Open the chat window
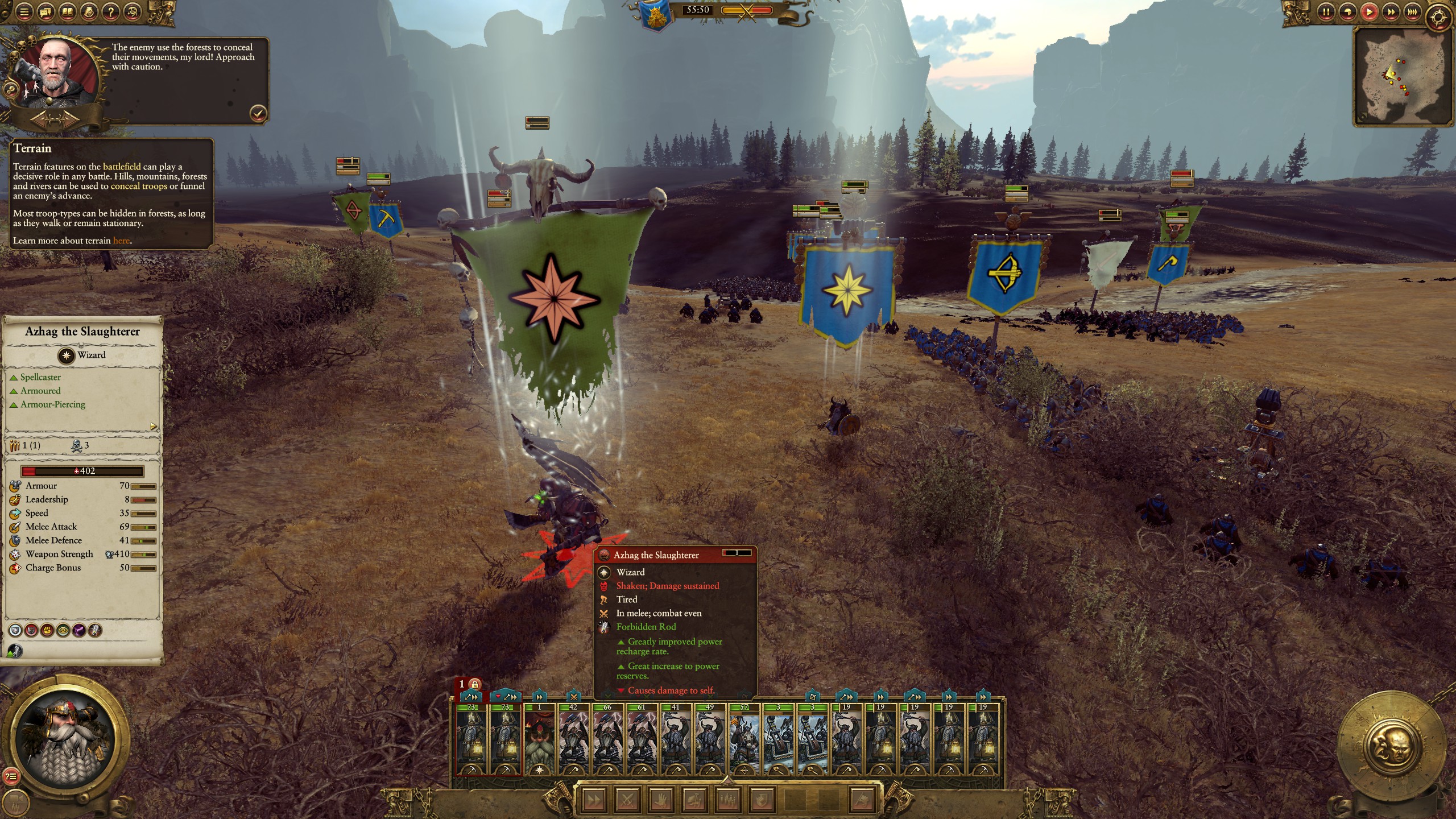This screenshot has width=1456, height=819. click(45, 11)
